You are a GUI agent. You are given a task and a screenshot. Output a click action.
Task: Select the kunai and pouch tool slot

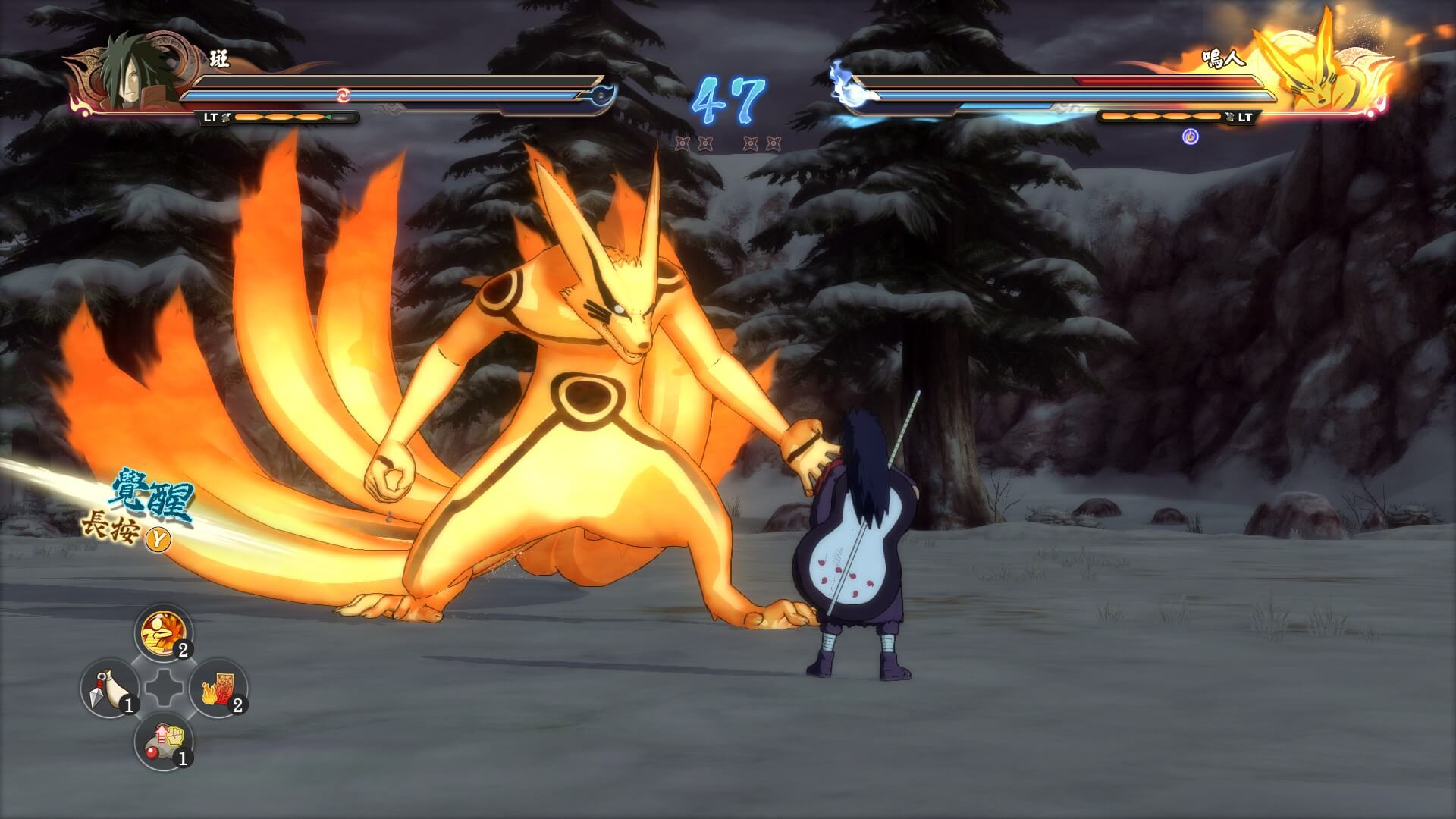click(109, 689)
